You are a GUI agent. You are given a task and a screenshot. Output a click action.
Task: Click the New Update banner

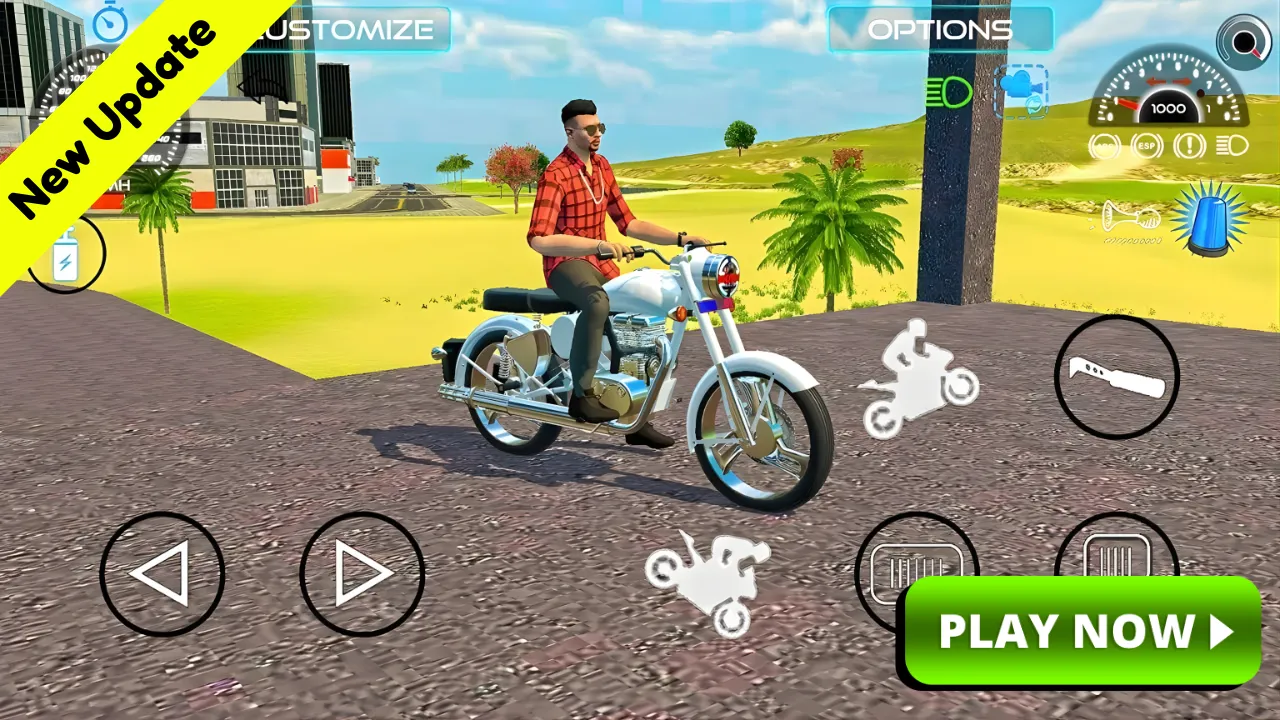point(110,105)
